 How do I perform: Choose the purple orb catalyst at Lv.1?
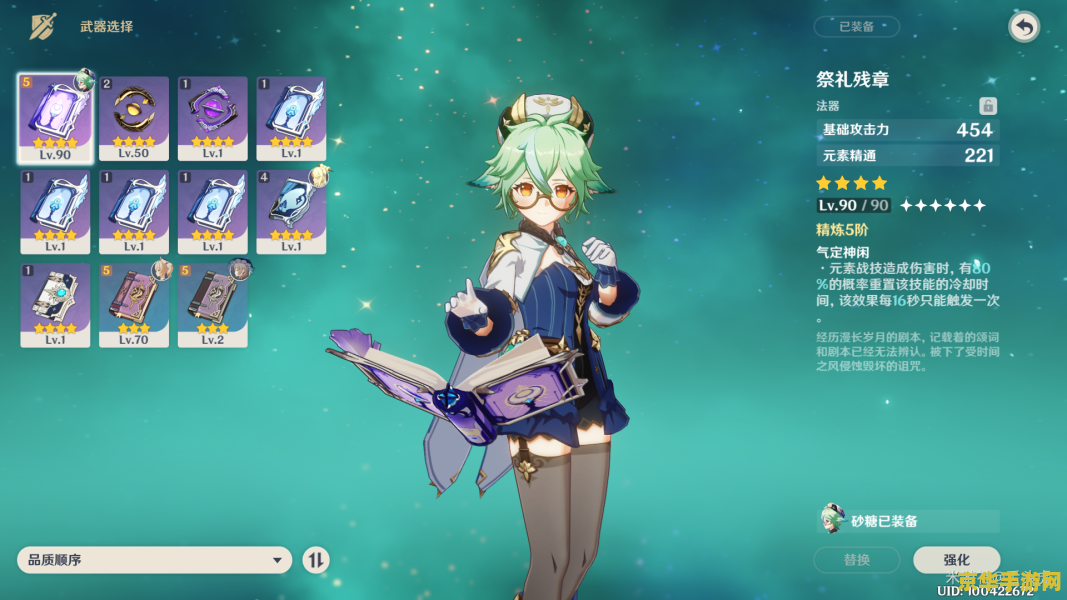pyautogui.click(x=213, y=118)
